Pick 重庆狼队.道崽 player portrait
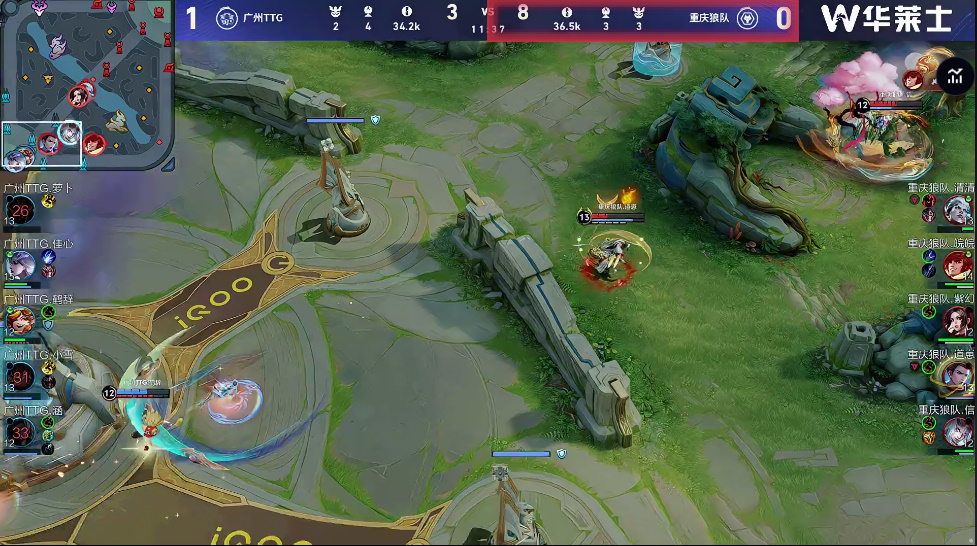This screenshot has width=977, height=546. pyautogui.click(x=957, y=376)
